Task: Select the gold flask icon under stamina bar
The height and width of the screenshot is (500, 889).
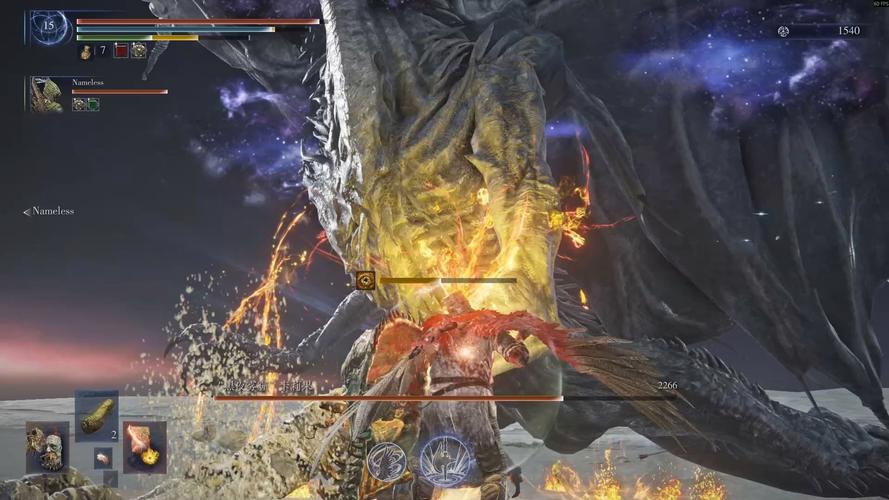Action: [x=86, y=50]
